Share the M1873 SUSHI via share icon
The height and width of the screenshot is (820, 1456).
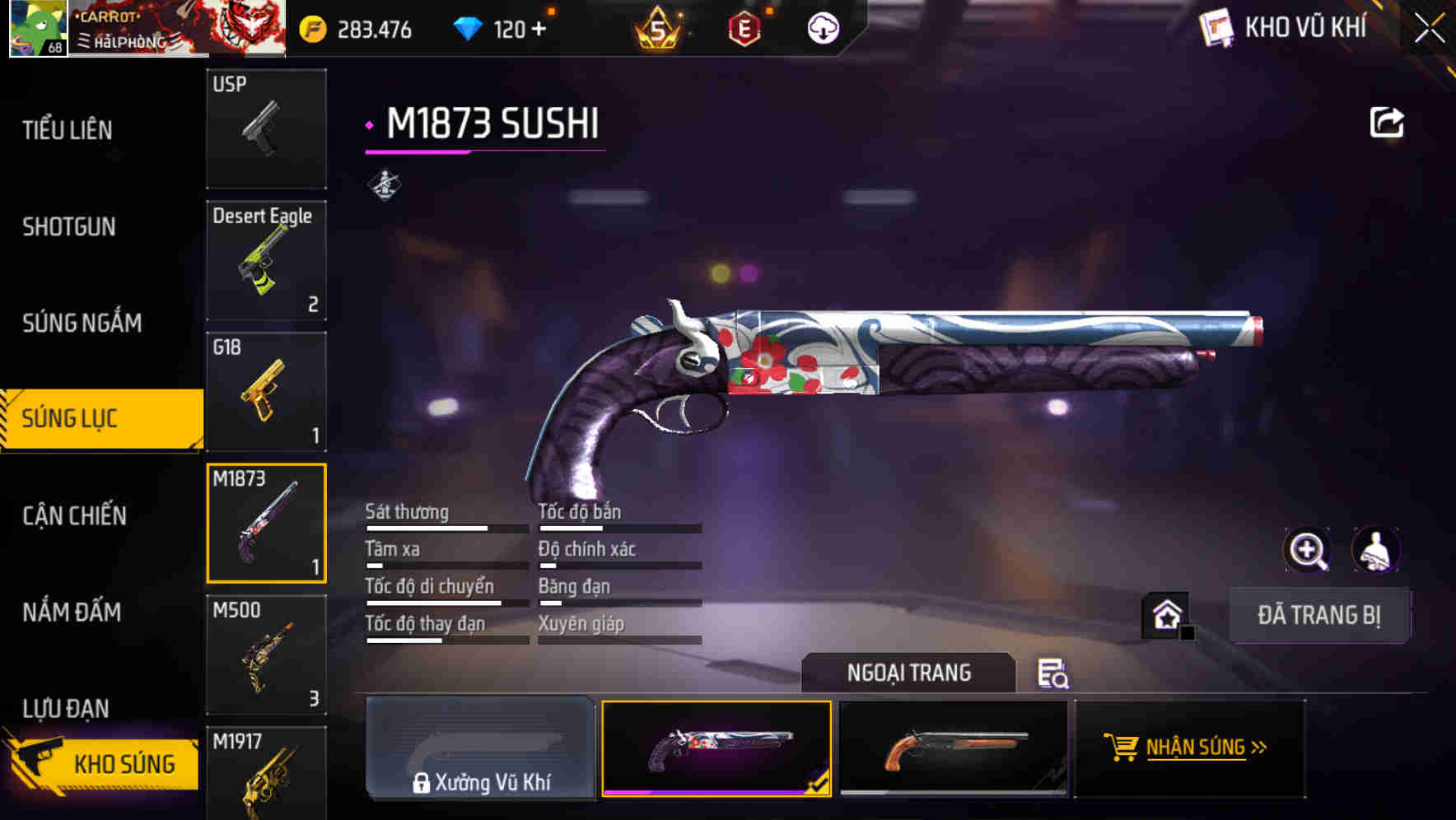[x=1387, y=121]
